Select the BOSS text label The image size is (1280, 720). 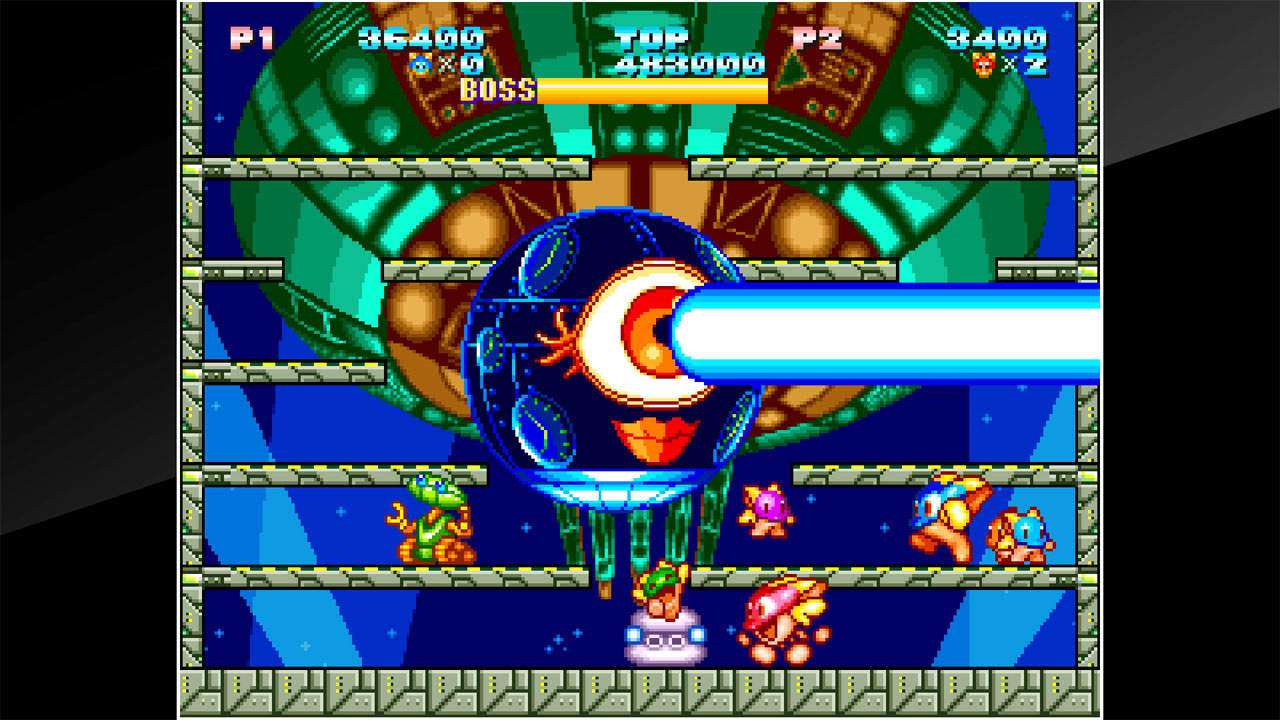coord(492,89)
